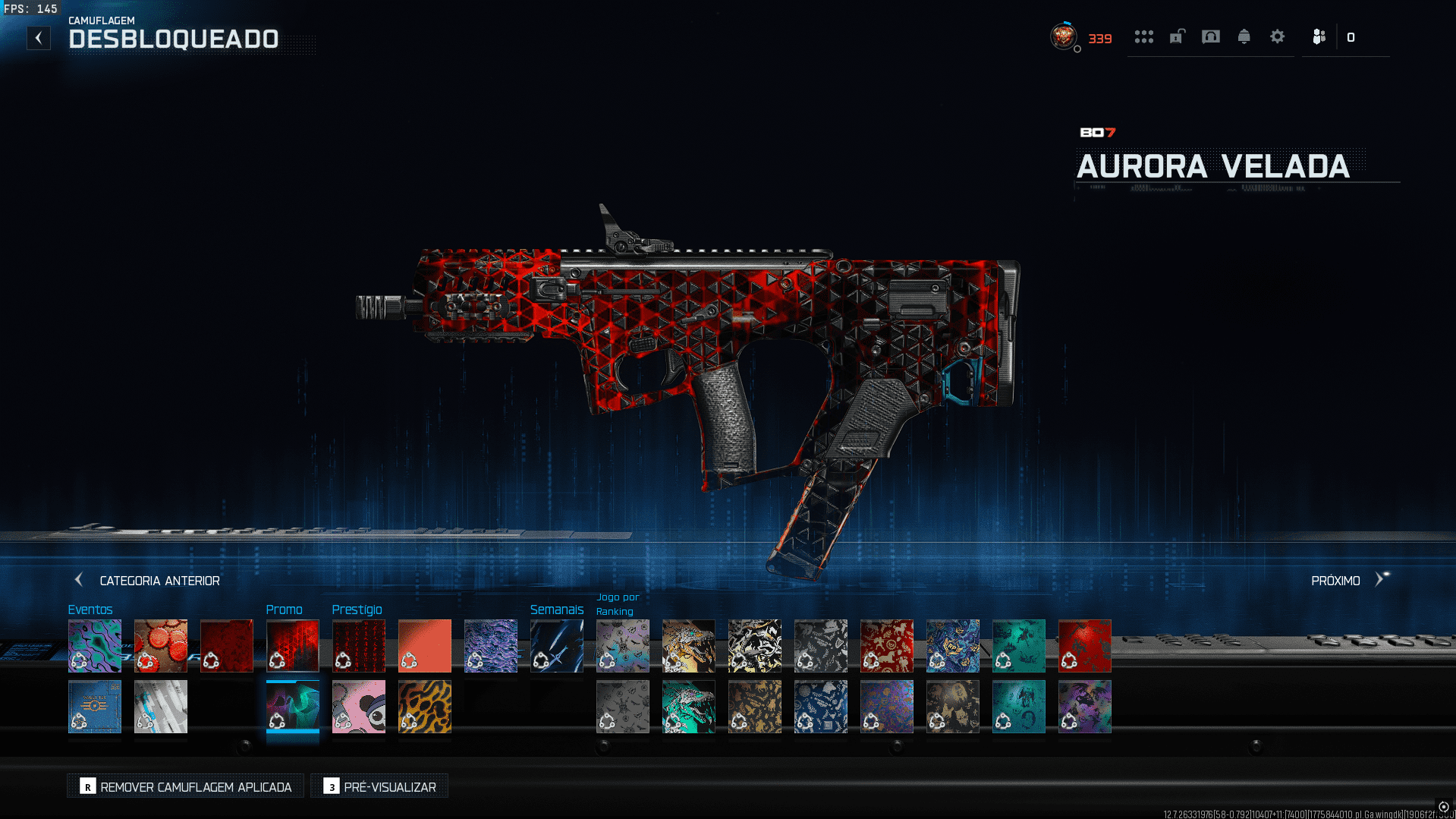
Task: Pick the leopard print camo
Action: [425, 707]
